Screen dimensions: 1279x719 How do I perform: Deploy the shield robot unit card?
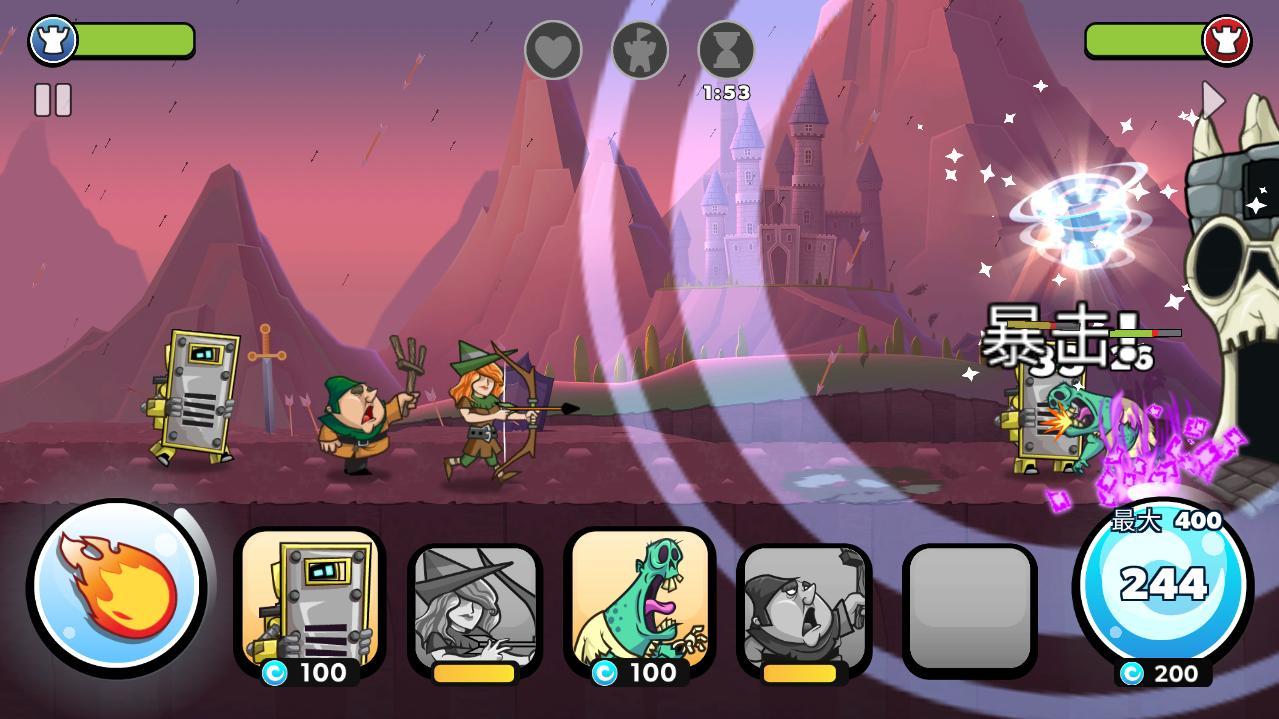[309, 603]
